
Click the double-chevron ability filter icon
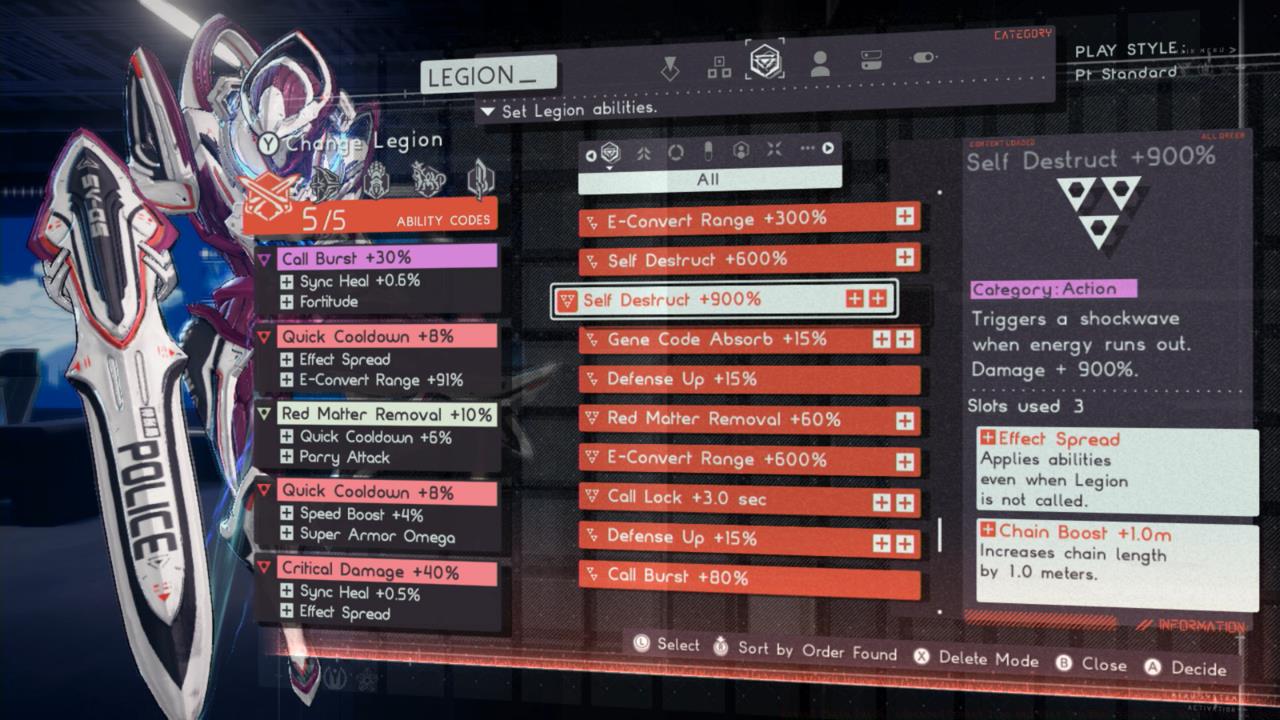(x=643, y=153)
